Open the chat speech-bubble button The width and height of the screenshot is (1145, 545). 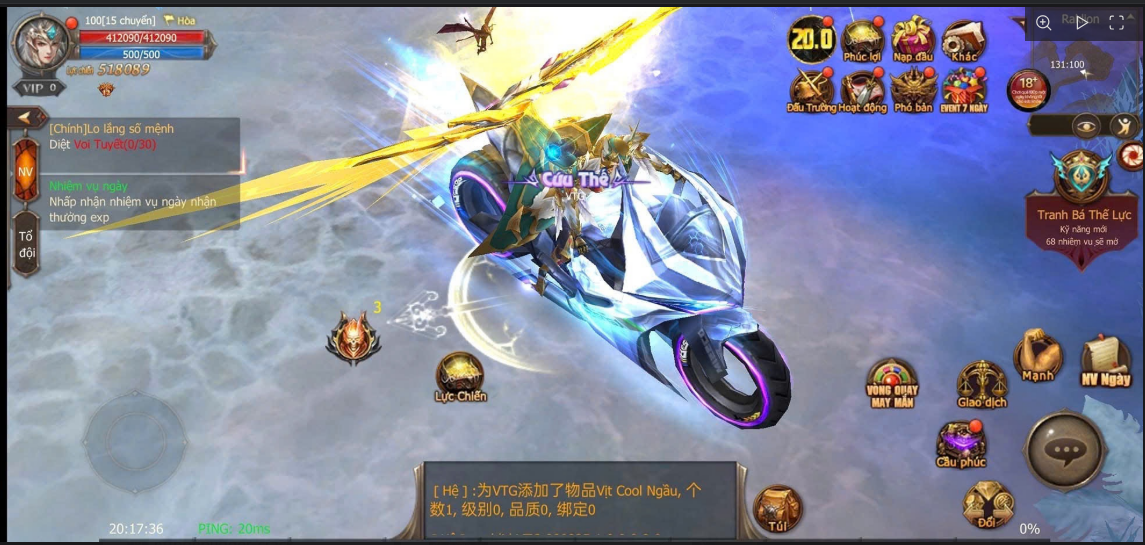click(1065, 451)
